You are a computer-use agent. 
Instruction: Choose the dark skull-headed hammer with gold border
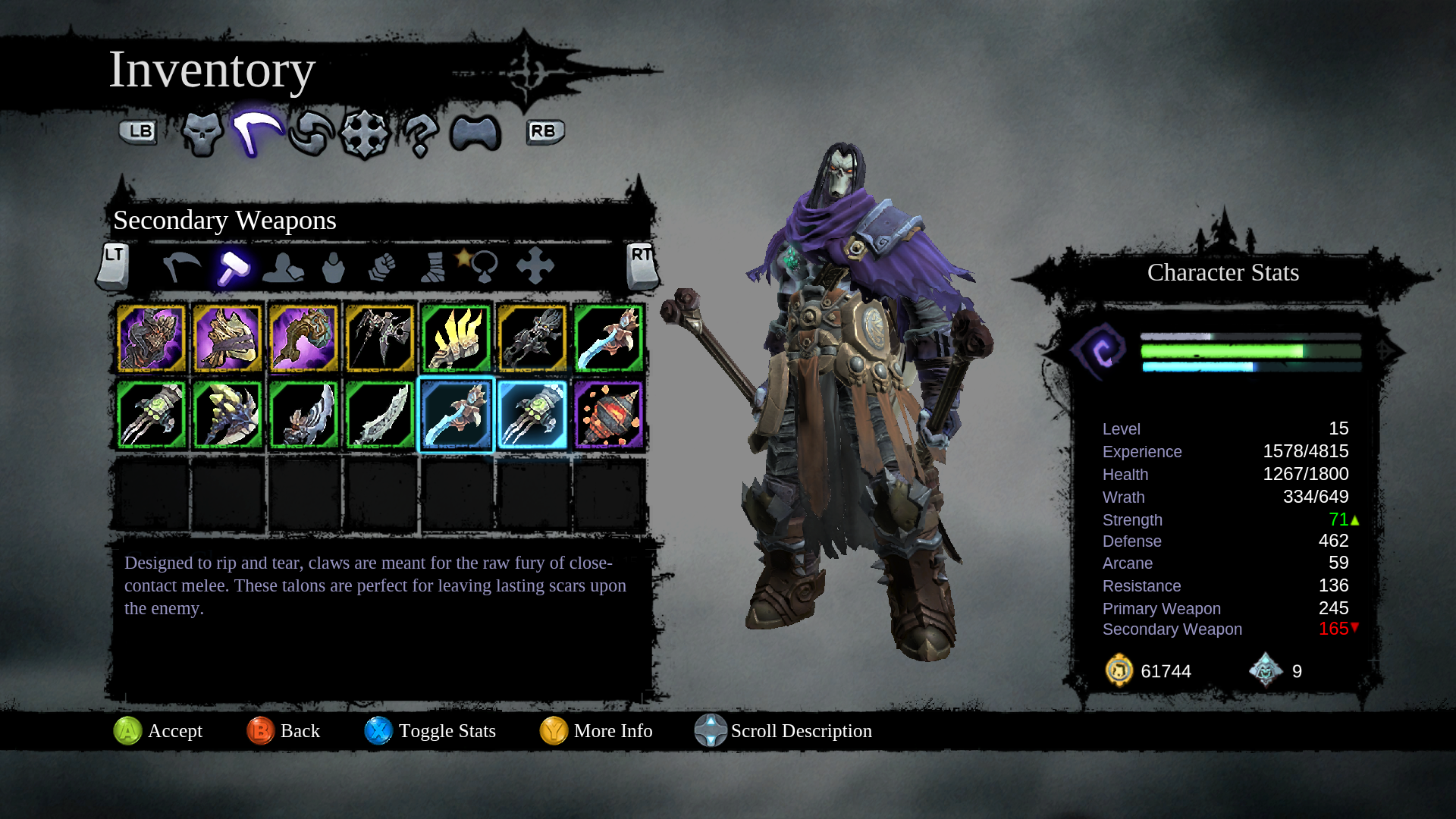coord(532,338)
